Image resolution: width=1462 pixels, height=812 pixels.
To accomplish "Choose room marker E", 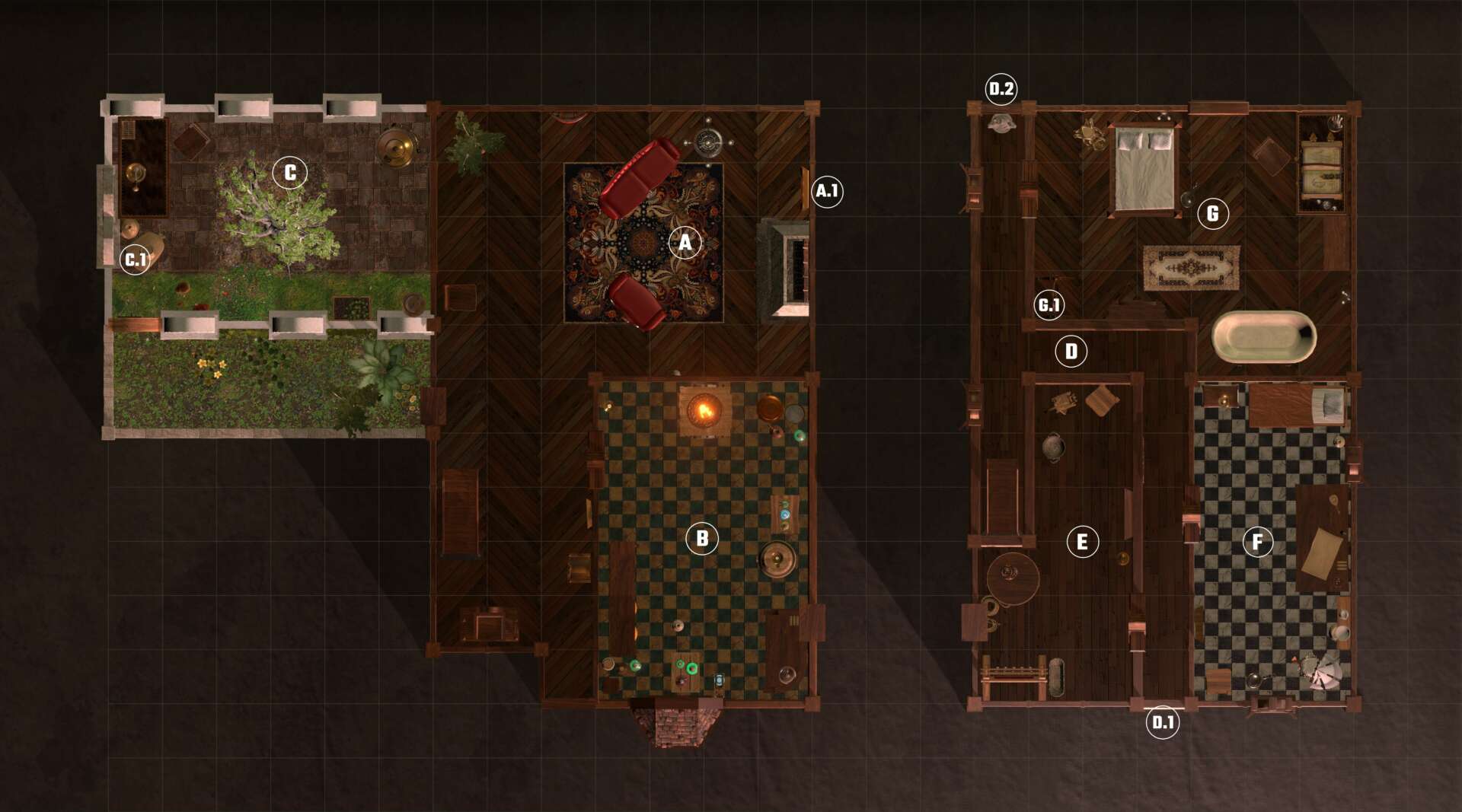I will (1082, 542).
